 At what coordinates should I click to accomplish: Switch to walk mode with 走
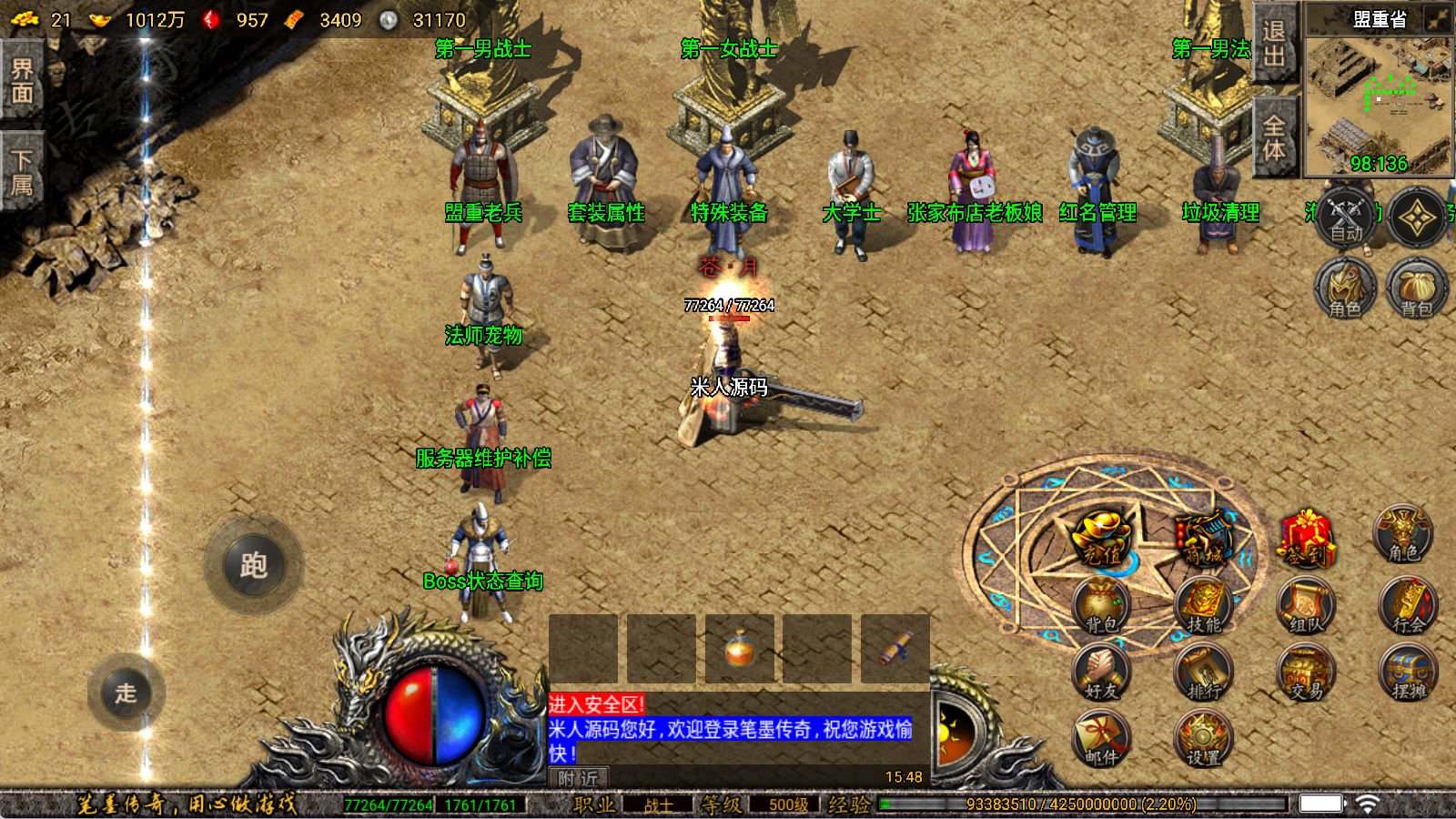click(126, 693)
